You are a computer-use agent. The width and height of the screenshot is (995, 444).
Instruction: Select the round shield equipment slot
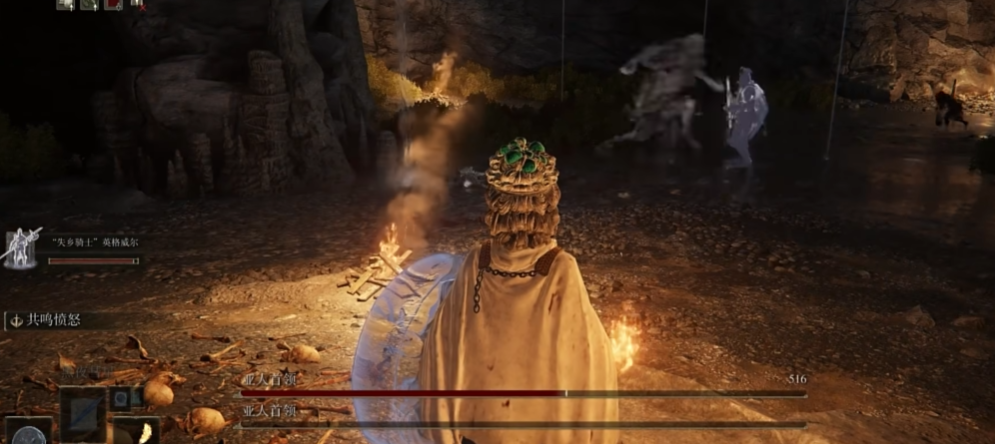(x=27, y=433)
